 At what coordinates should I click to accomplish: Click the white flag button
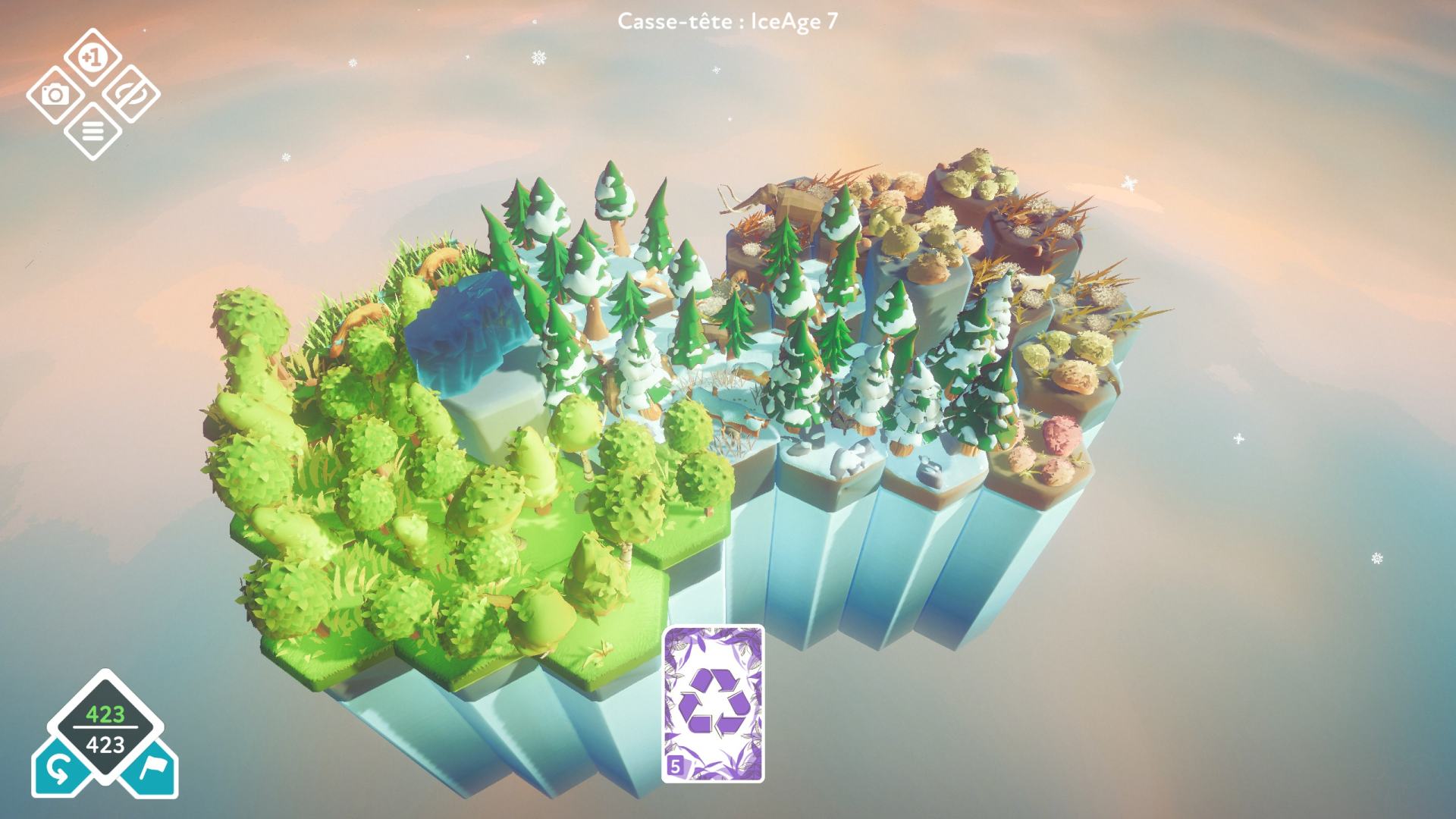(151, 770)
